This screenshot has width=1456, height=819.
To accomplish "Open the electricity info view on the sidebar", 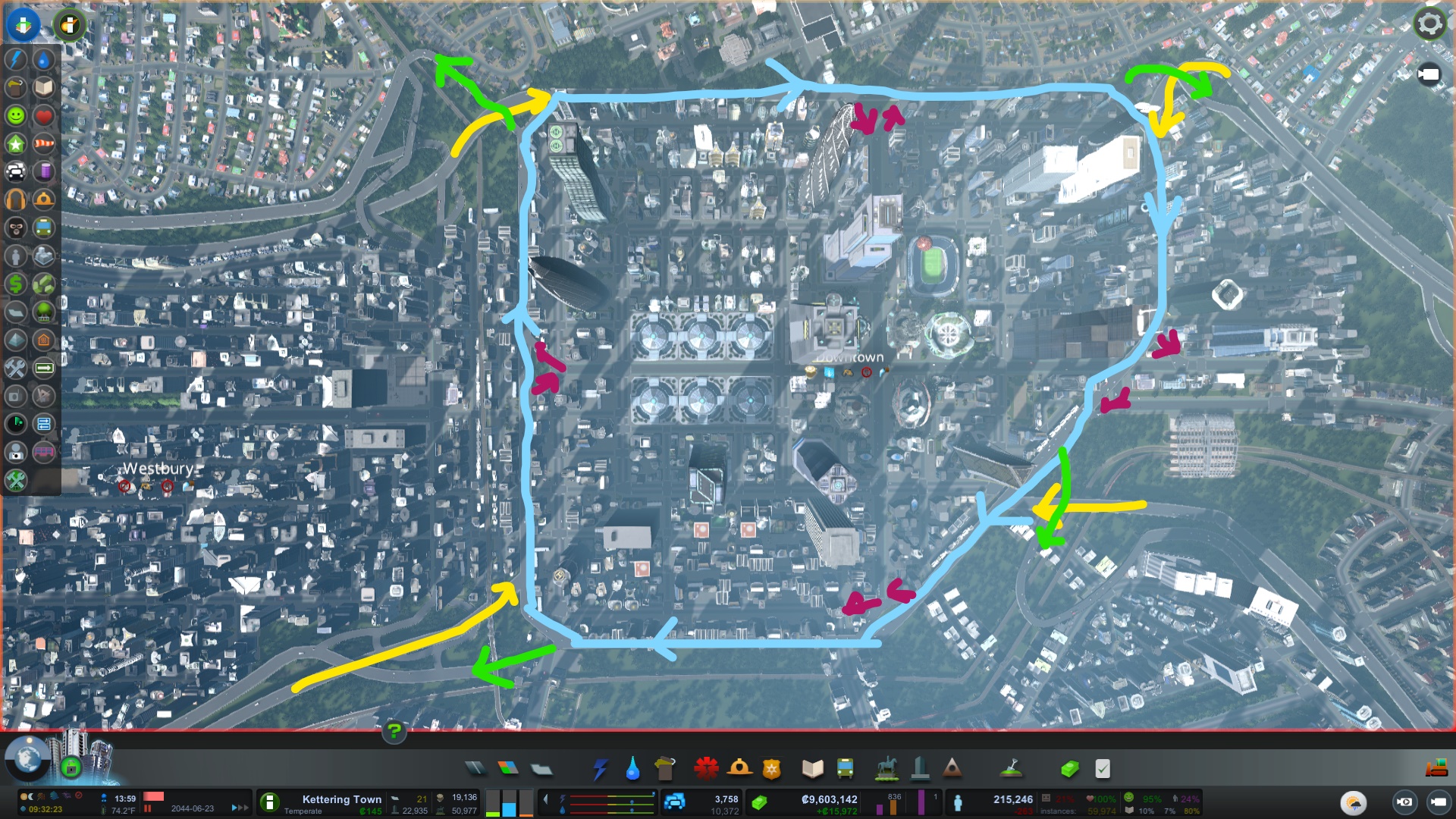I will tap(17, 58).
